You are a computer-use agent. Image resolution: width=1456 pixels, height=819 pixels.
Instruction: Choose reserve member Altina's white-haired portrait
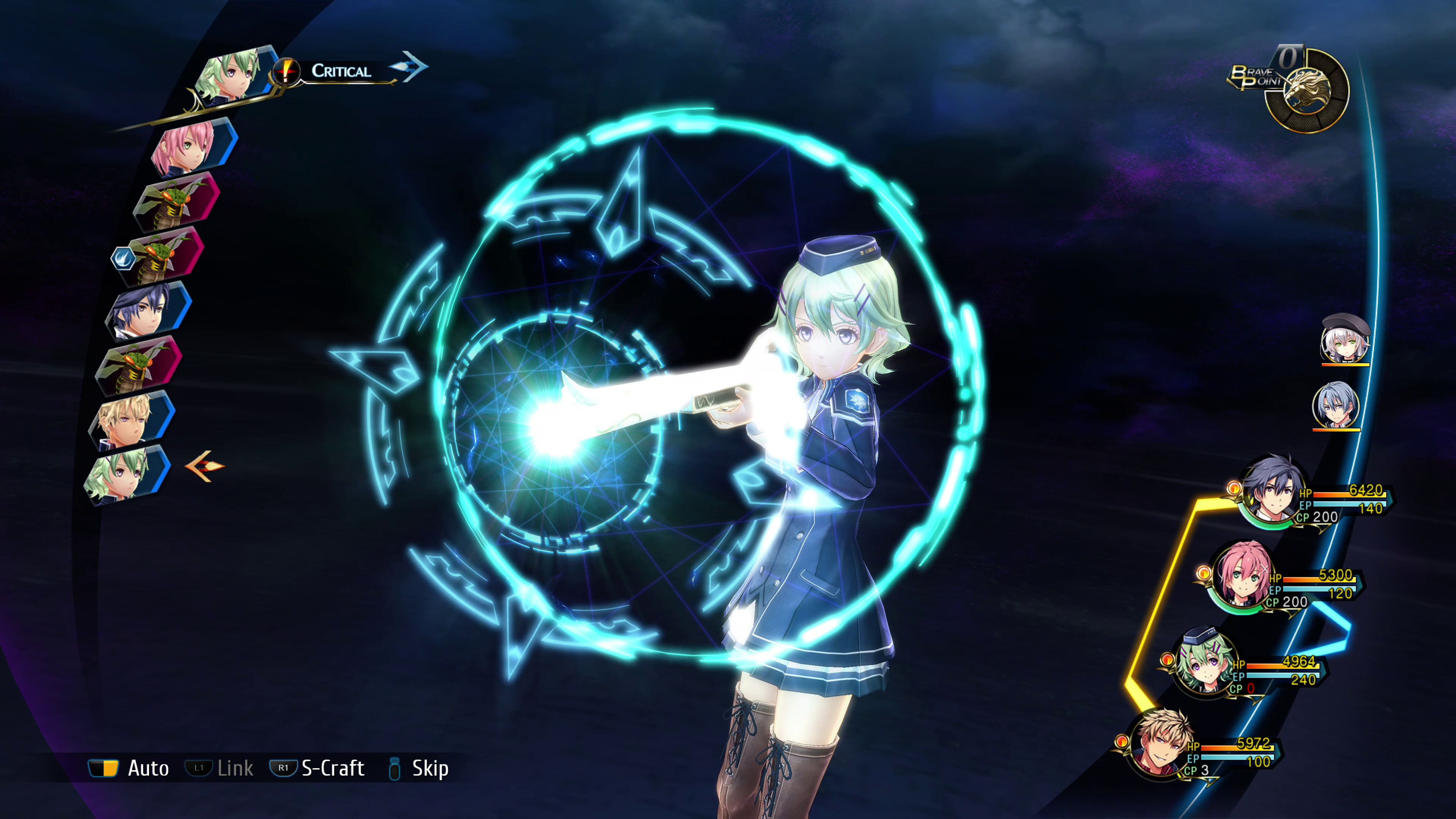click(x=1345, y=340)
